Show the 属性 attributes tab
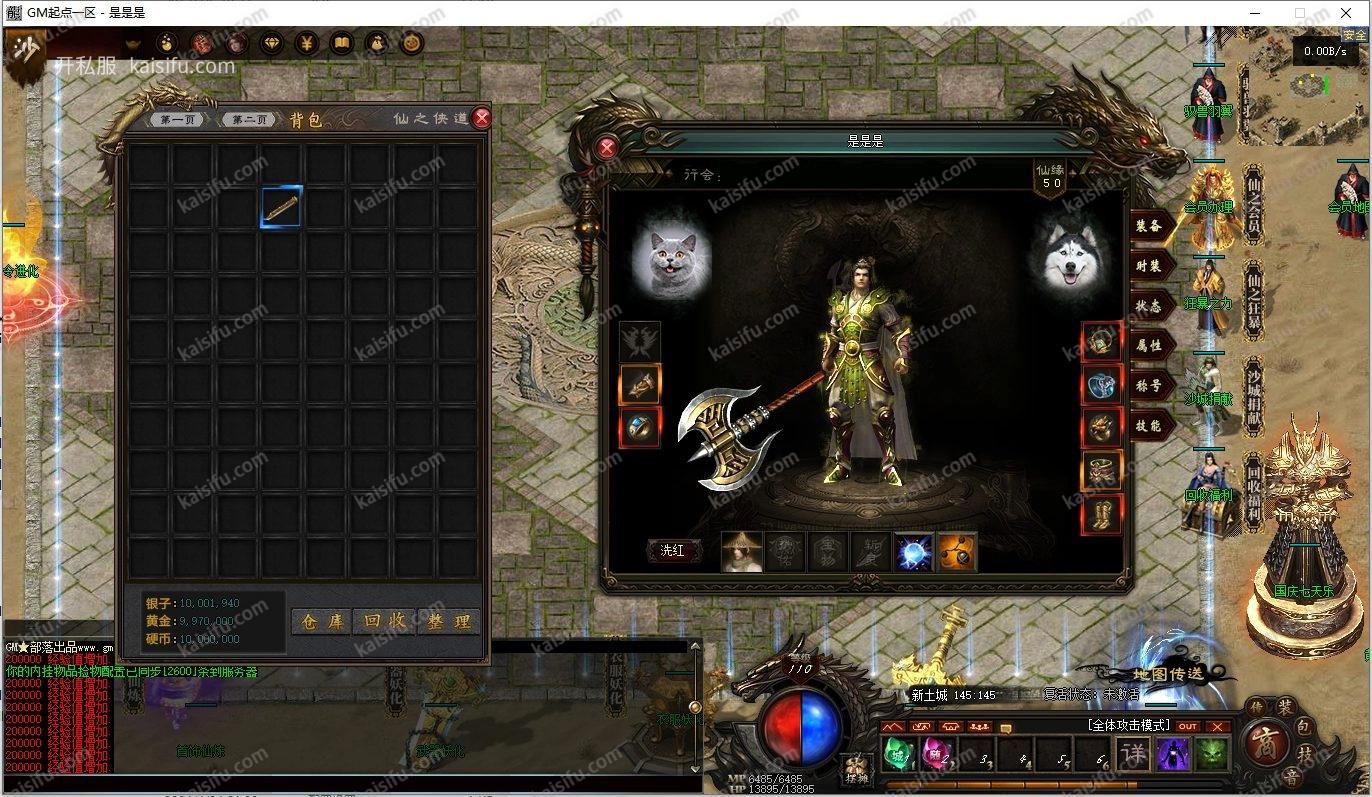This screenshot has width=1372, height=797. (x=1148, y=346)
